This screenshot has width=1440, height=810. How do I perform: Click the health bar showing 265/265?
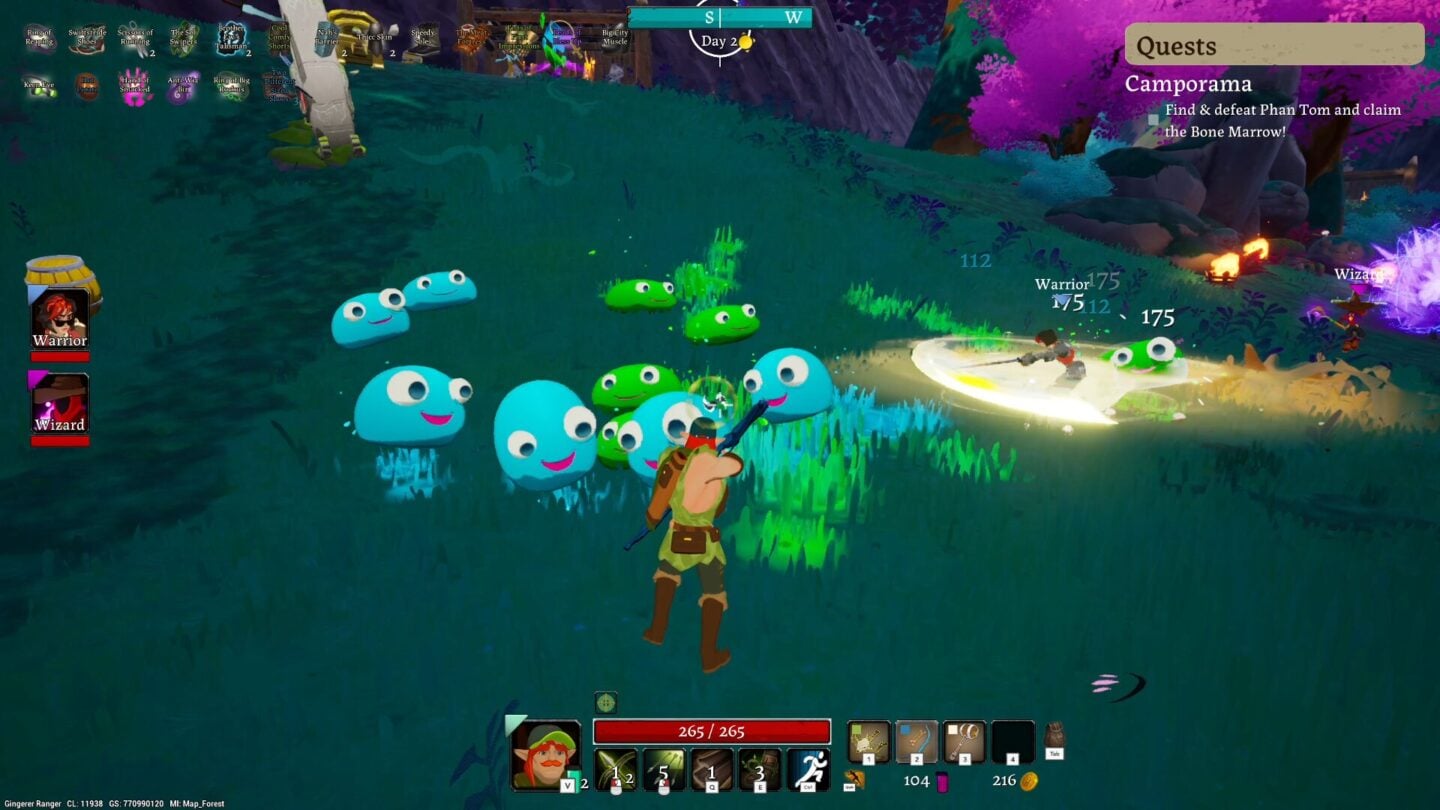click(x=710, y=731)
